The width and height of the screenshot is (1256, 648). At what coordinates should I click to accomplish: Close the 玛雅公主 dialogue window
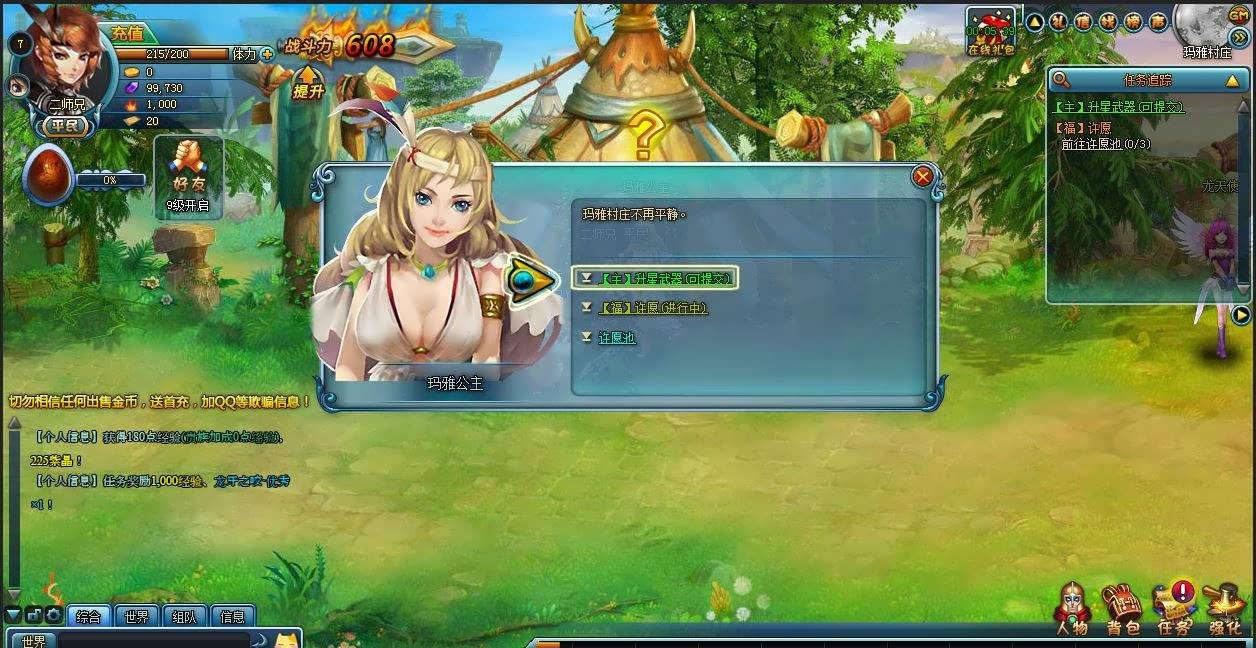(x=922, y=177)
